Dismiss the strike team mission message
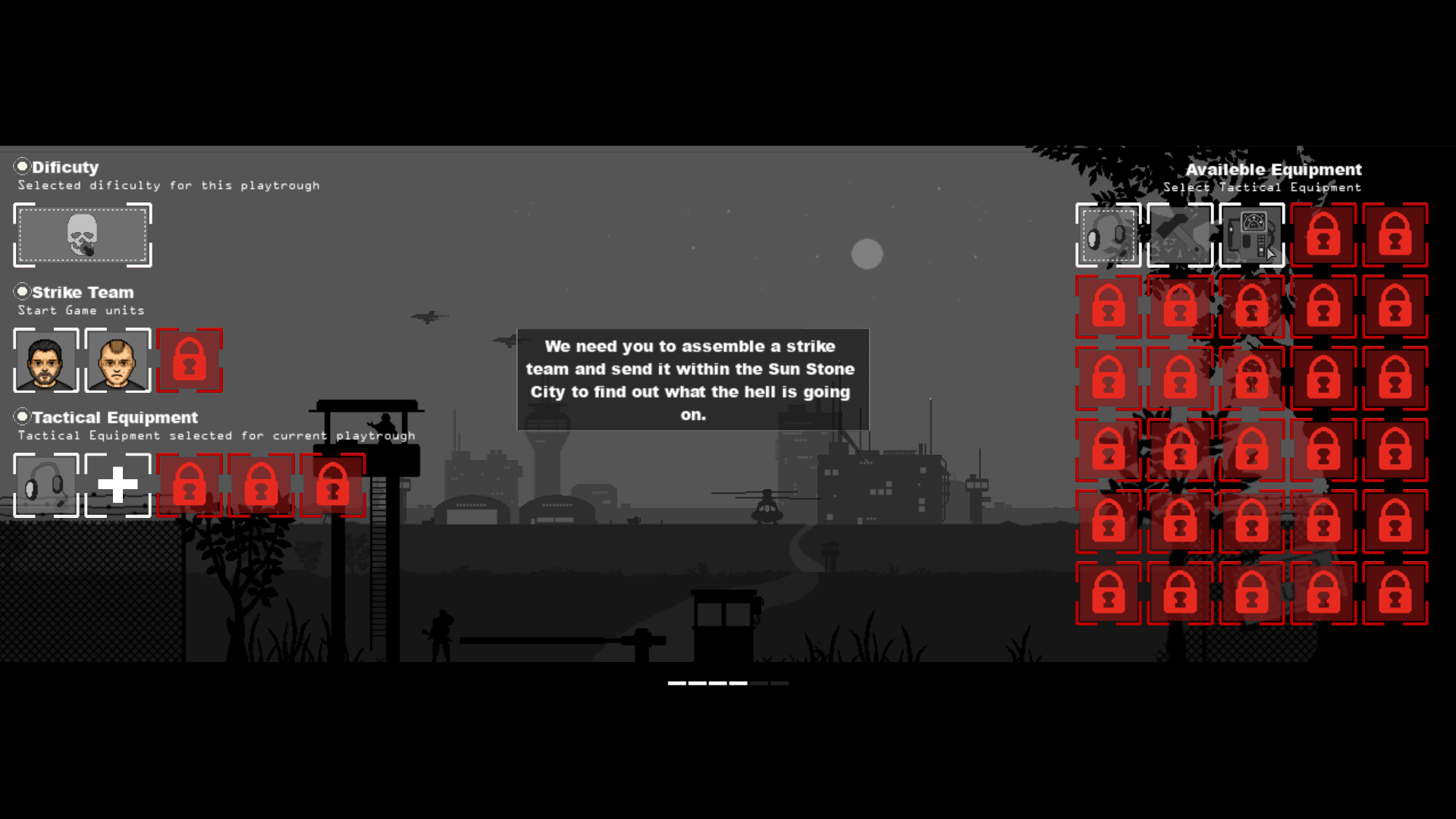Screen dimensions: 1456x819 691,379
